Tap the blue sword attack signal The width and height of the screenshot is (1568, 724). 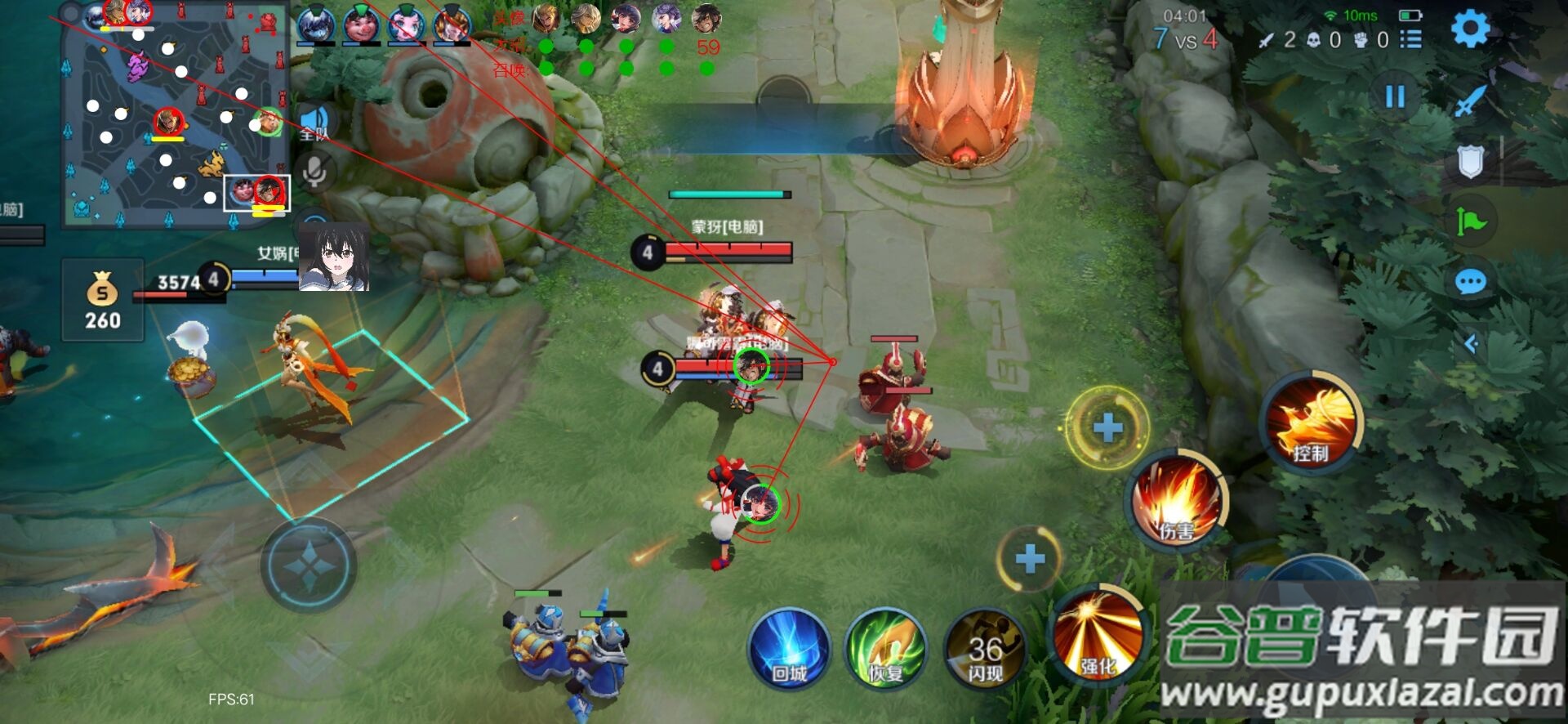click(x=1471, y=102)
